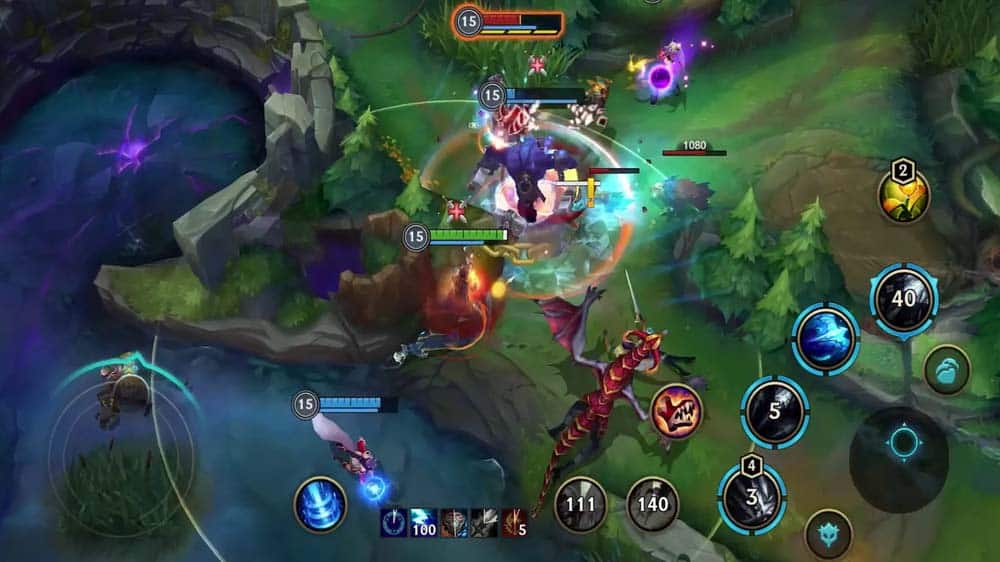Use the summoner spell showing 111
Screen dimensions: 1000x562
click(581, 503)
